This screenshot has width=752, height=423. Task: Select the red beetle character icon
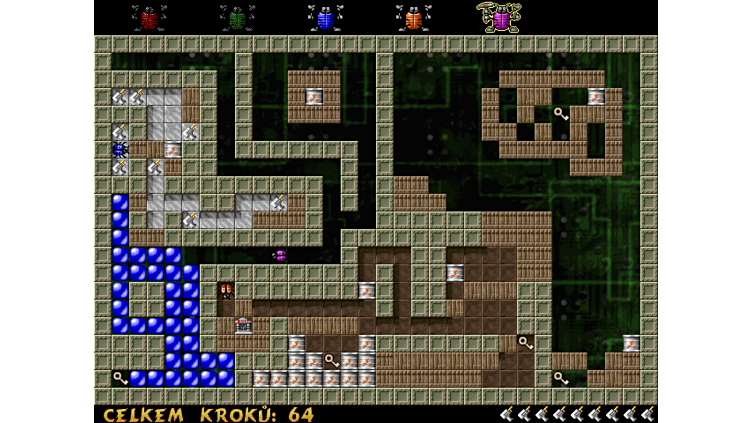pos(149,17)
